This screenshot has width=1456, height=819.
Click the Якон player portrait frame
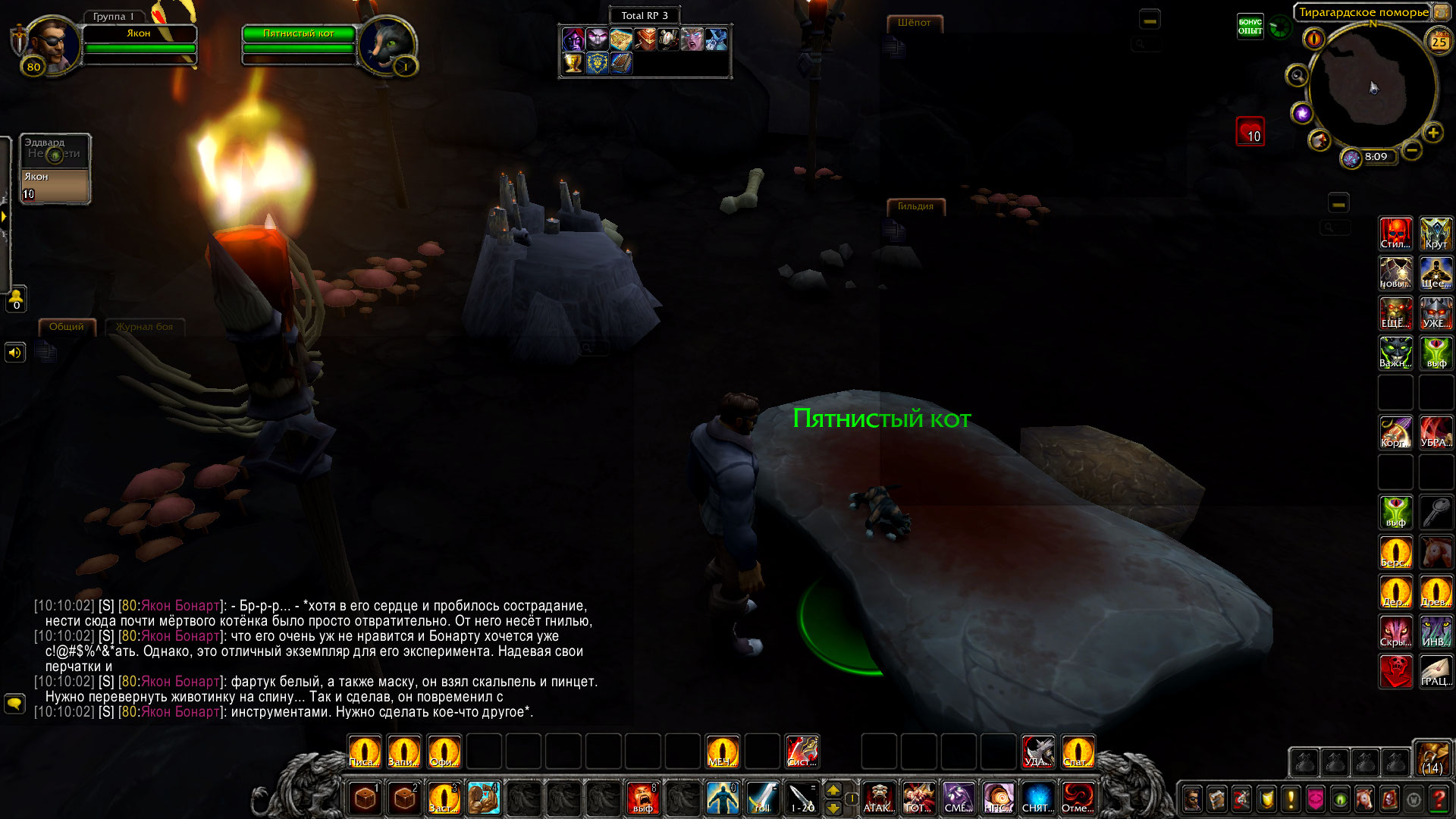pyautogui.click(x=53, y=44)
